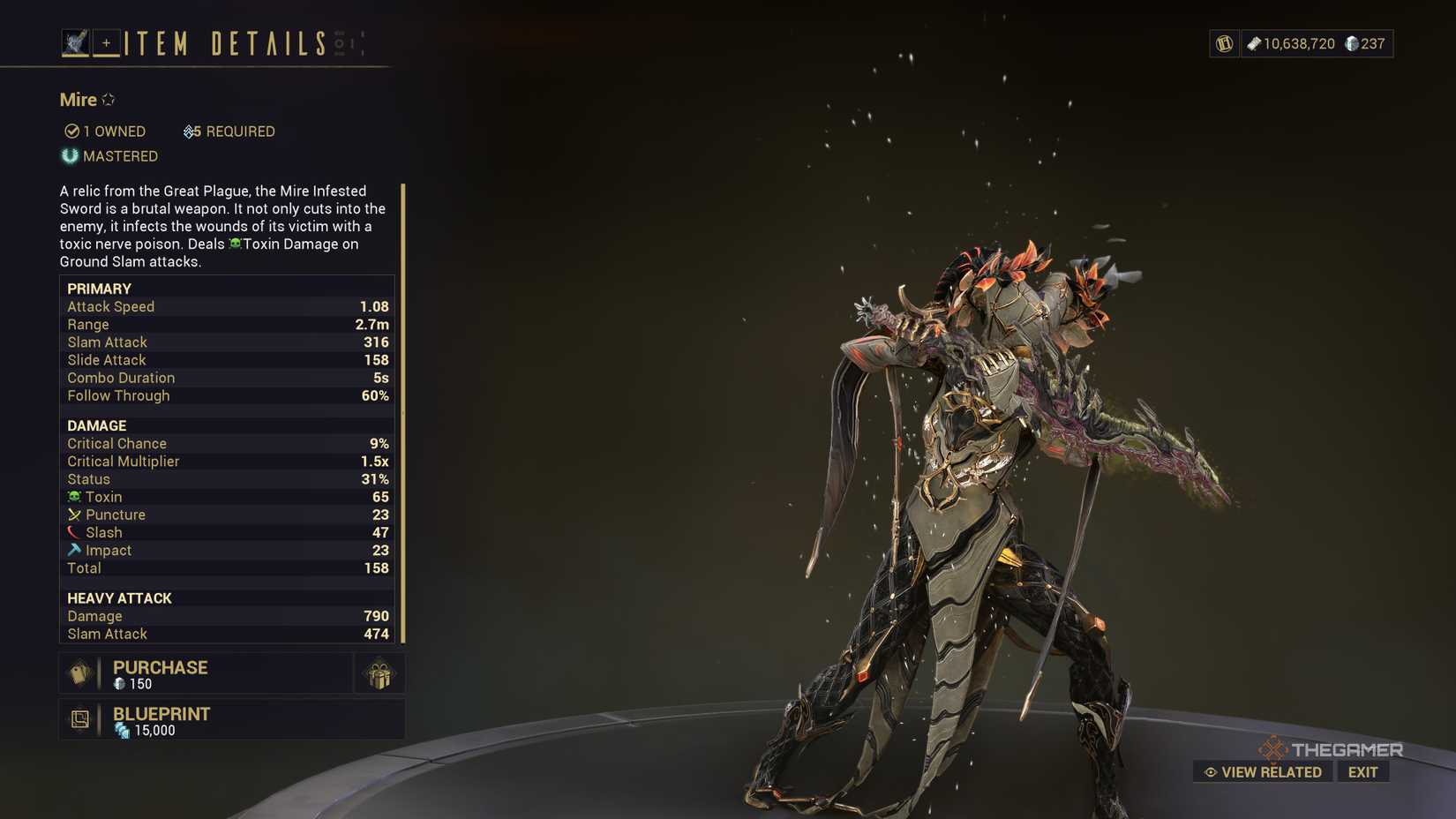Click the platinum icon showing 237
Image resolution: width=1456 pixels, height=819 pixels.
tap(1351, 43)
